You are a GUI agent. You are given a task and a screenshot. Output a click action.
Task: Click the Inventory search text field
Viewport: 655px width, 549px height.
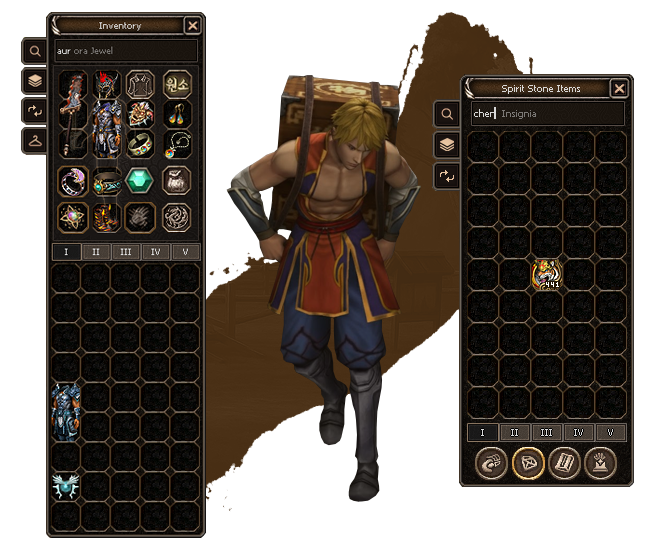pos(125,49)
